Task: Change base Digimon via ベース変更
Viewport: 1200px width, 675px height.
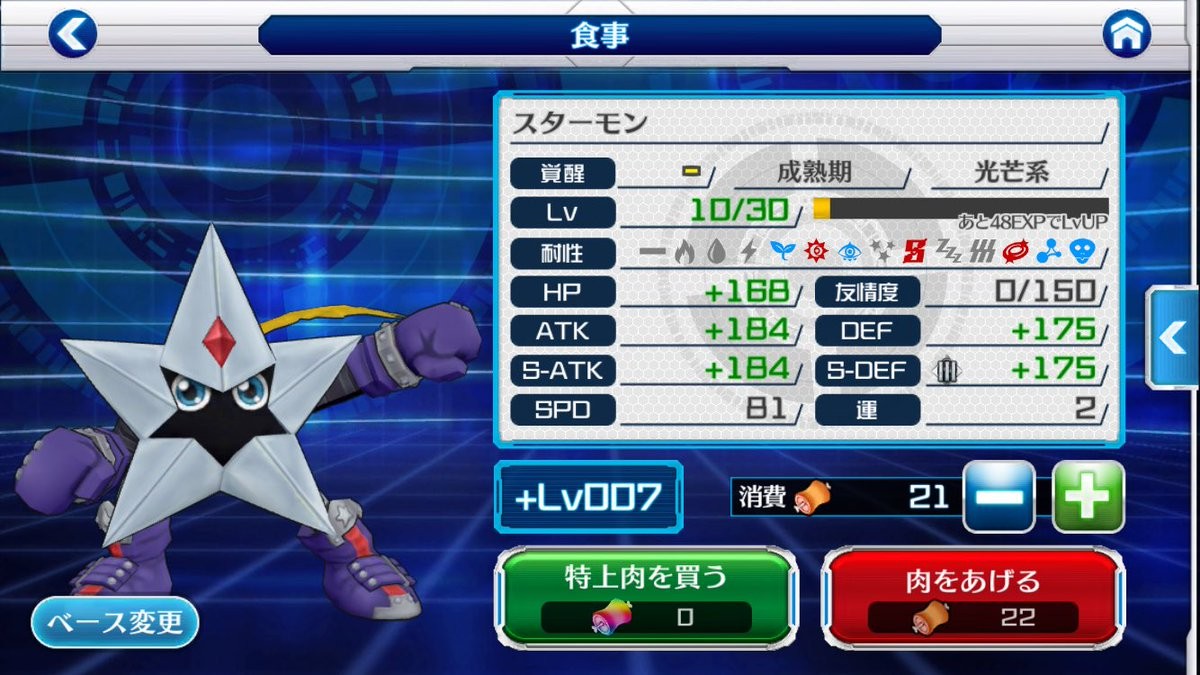Action: 115,623
